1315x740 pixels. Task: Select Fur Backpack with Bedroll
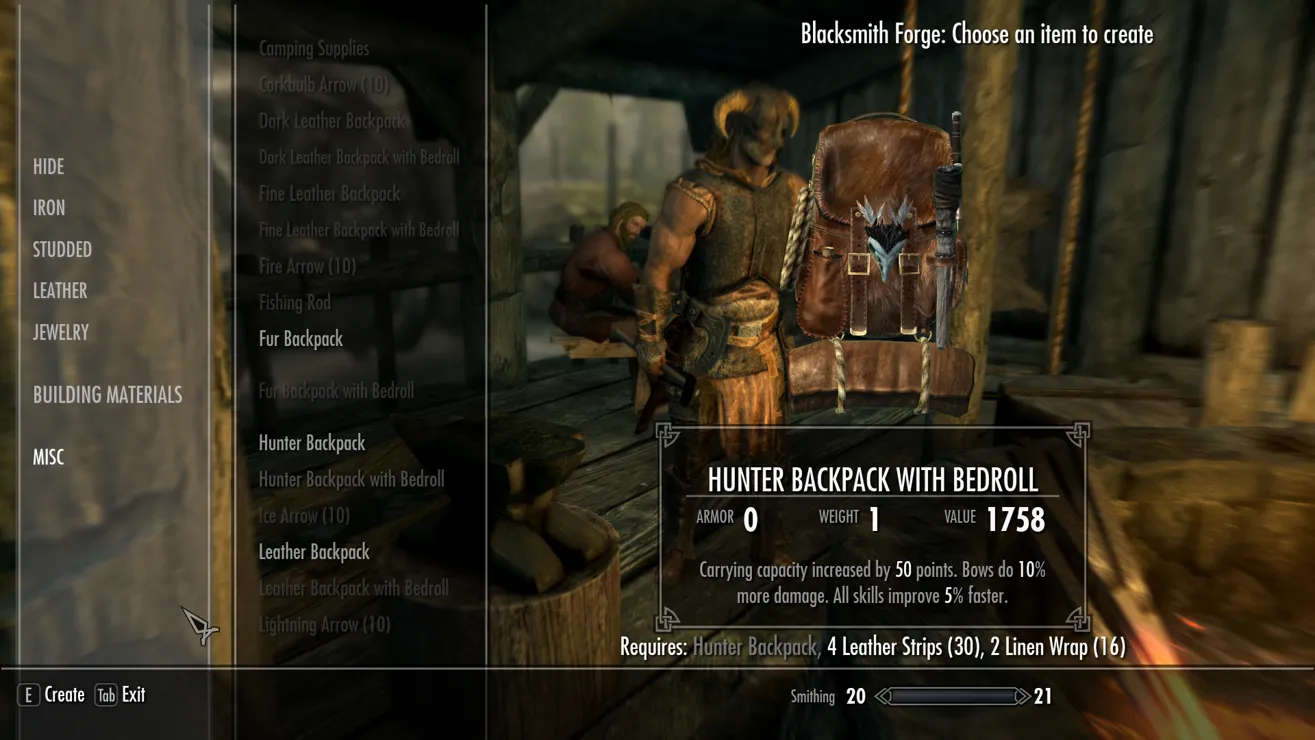(x=336, y=391)
